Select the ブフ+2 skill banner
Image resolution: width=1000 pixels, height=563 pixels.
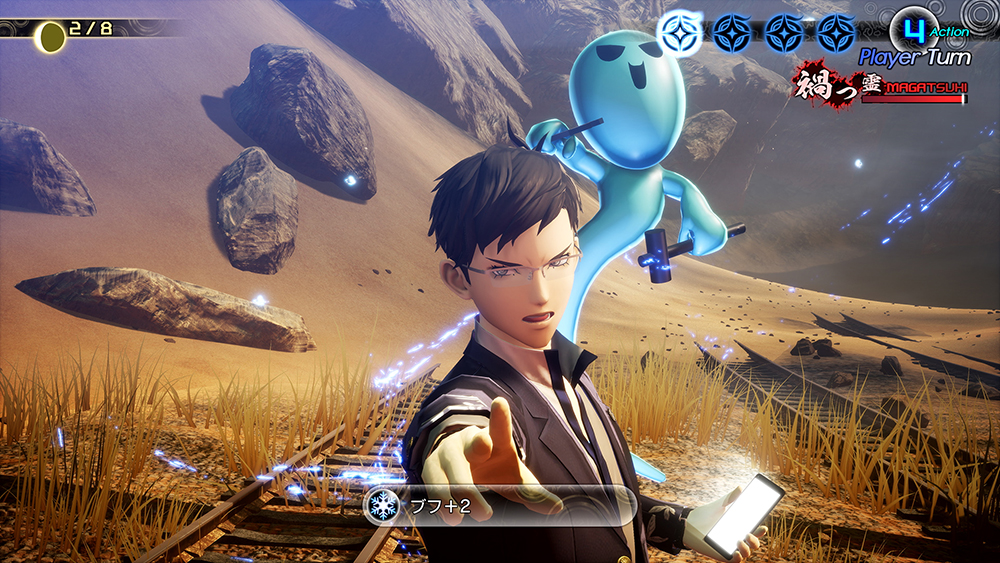500,507
